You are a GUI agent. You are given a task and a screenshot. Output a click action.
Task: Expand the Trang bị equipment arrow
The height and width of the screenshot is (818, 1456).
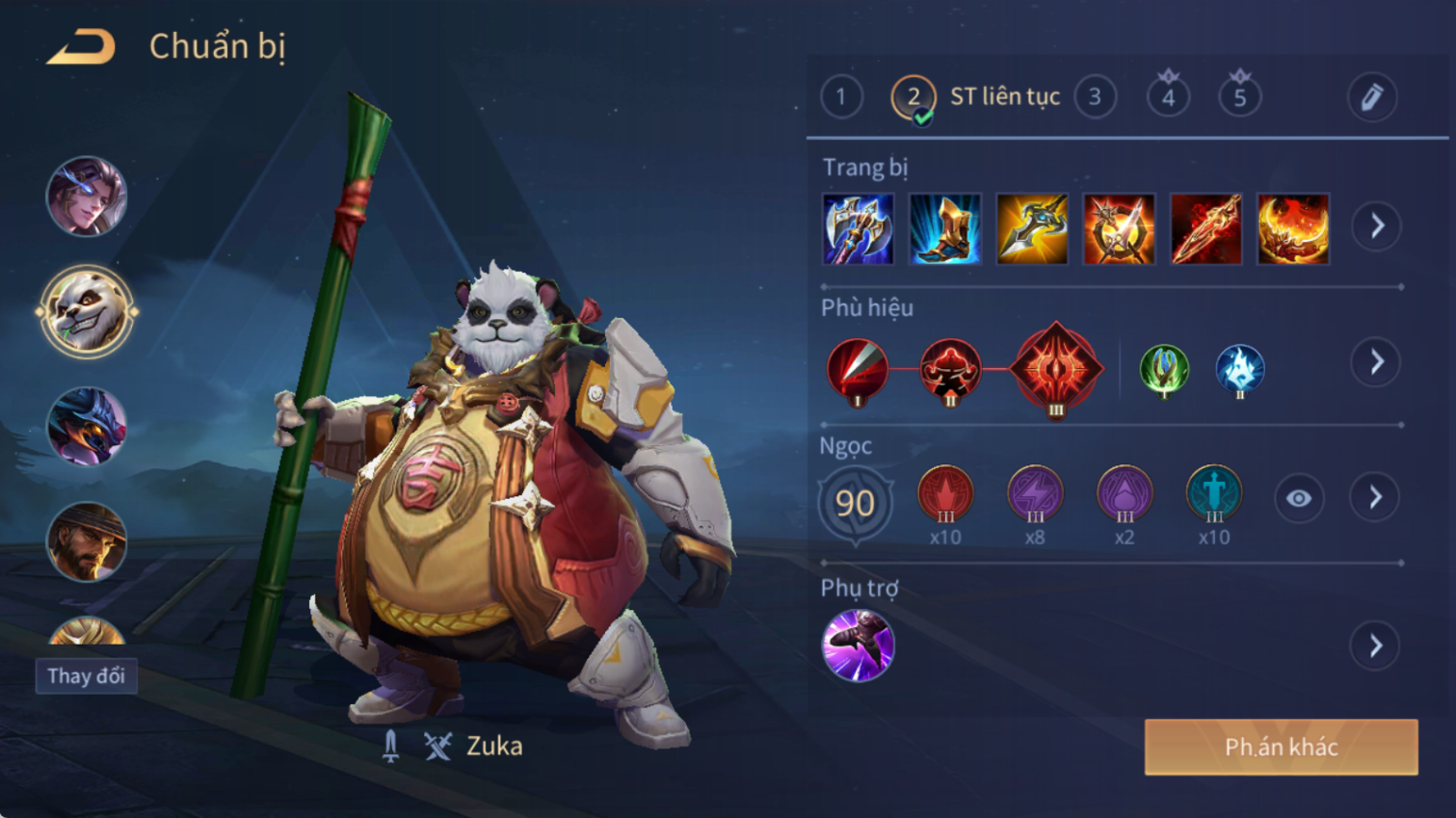pyautogui.click(x=1376, y=226)
